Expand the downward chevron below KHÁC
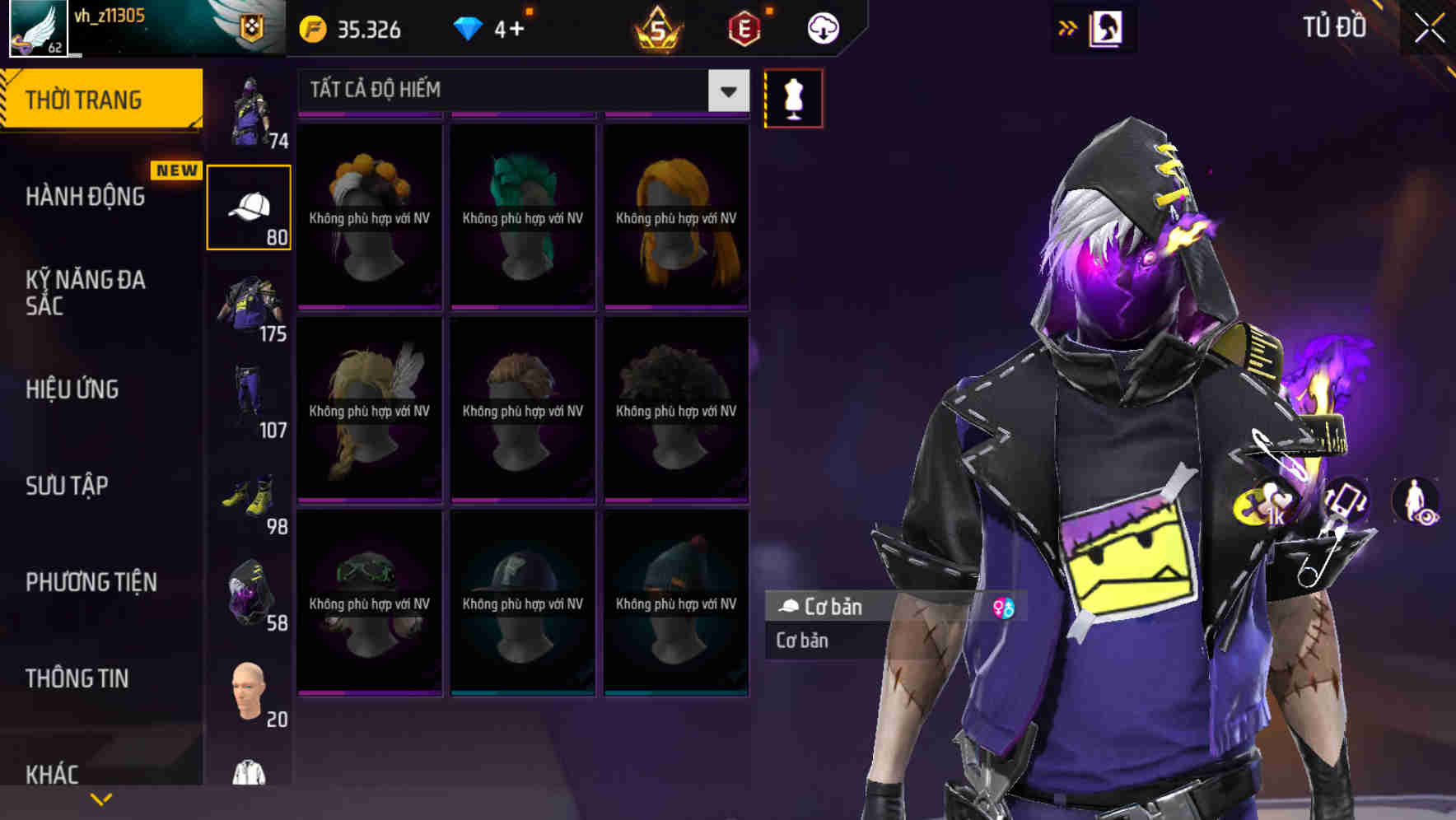Image resolution: width=1456 pixels, height=820 pixels. (x=100, y=799)
